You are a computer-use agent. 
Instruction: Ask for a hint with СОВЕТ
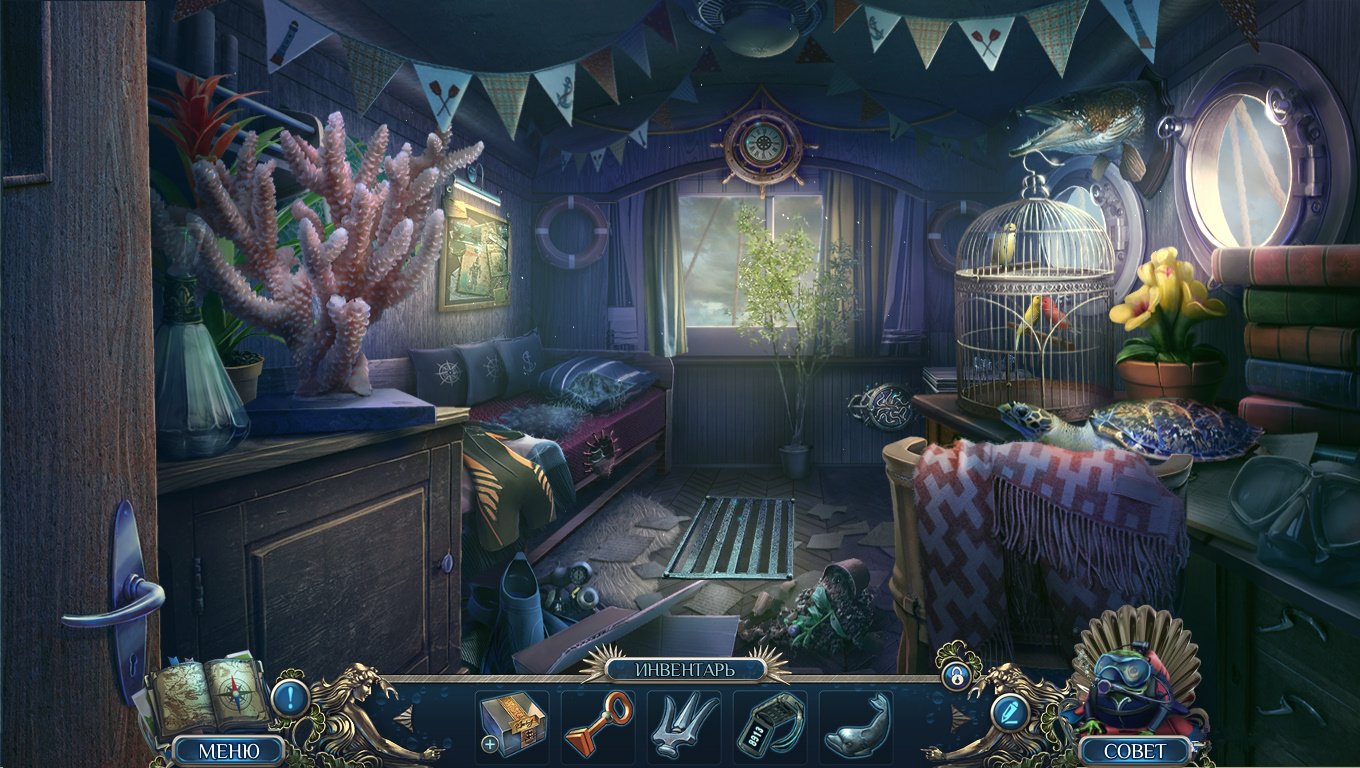pos(1135,750)
